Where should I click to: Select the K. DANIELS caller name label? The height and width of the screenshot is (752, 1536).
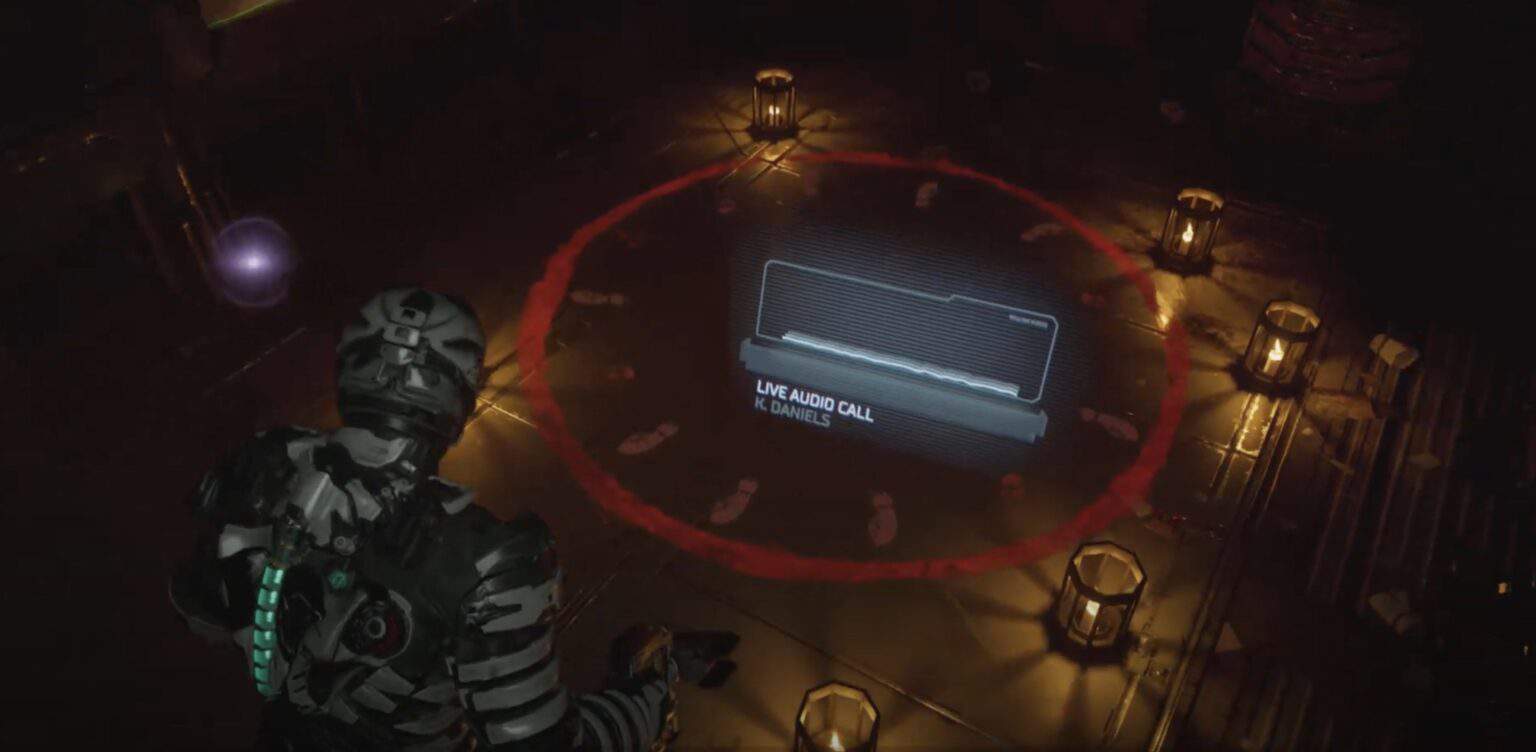(x=793, y=415)
